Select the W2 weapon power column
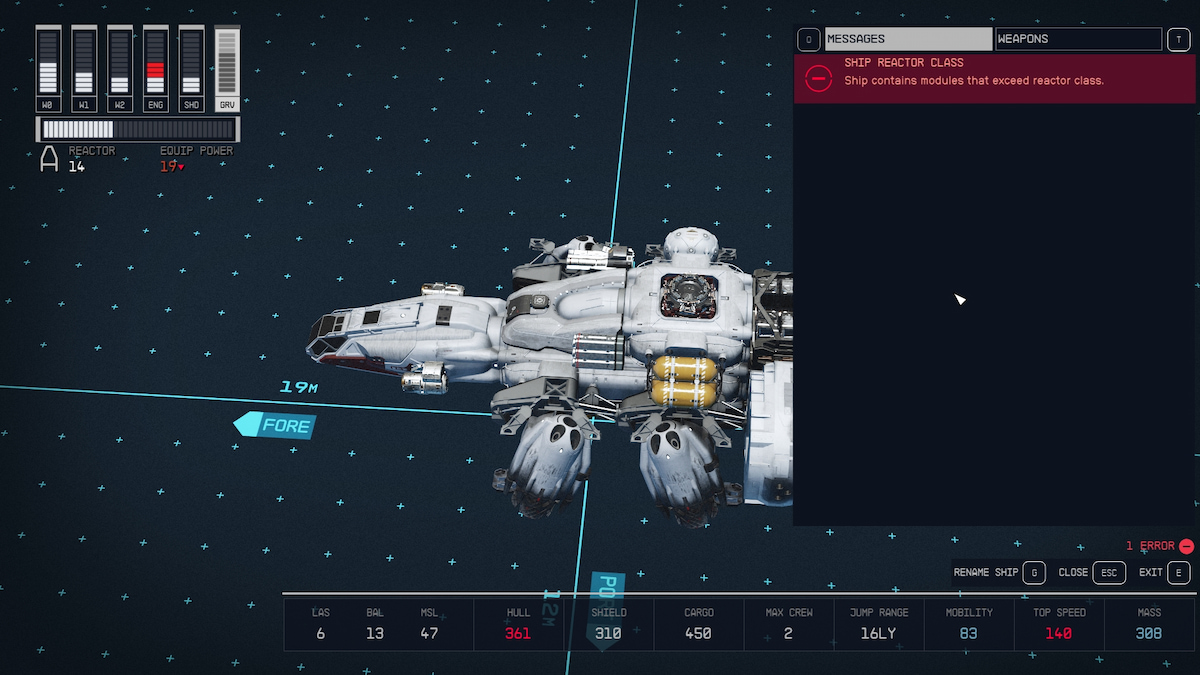This screenshot has height=675, width=1200. pyautogui.click(x=119, y=68)
